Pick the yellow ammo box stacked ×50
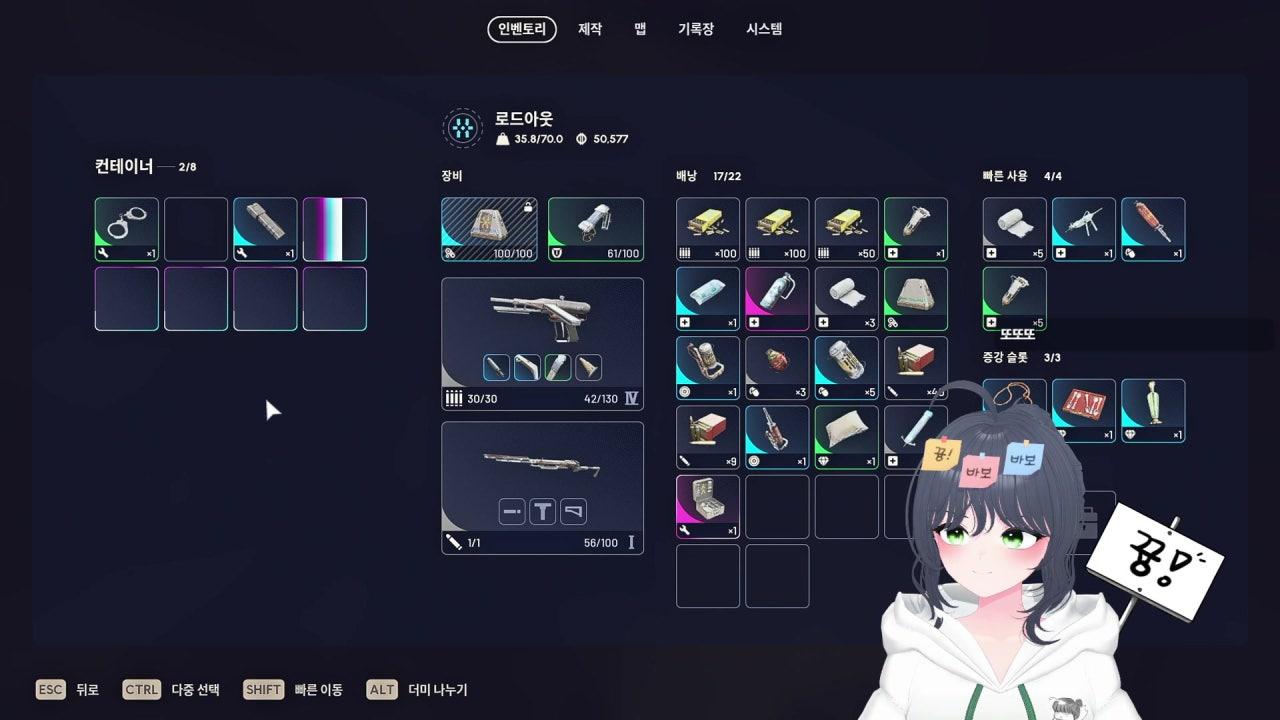This screenshot has height=720, width=1280. point(846,229)
